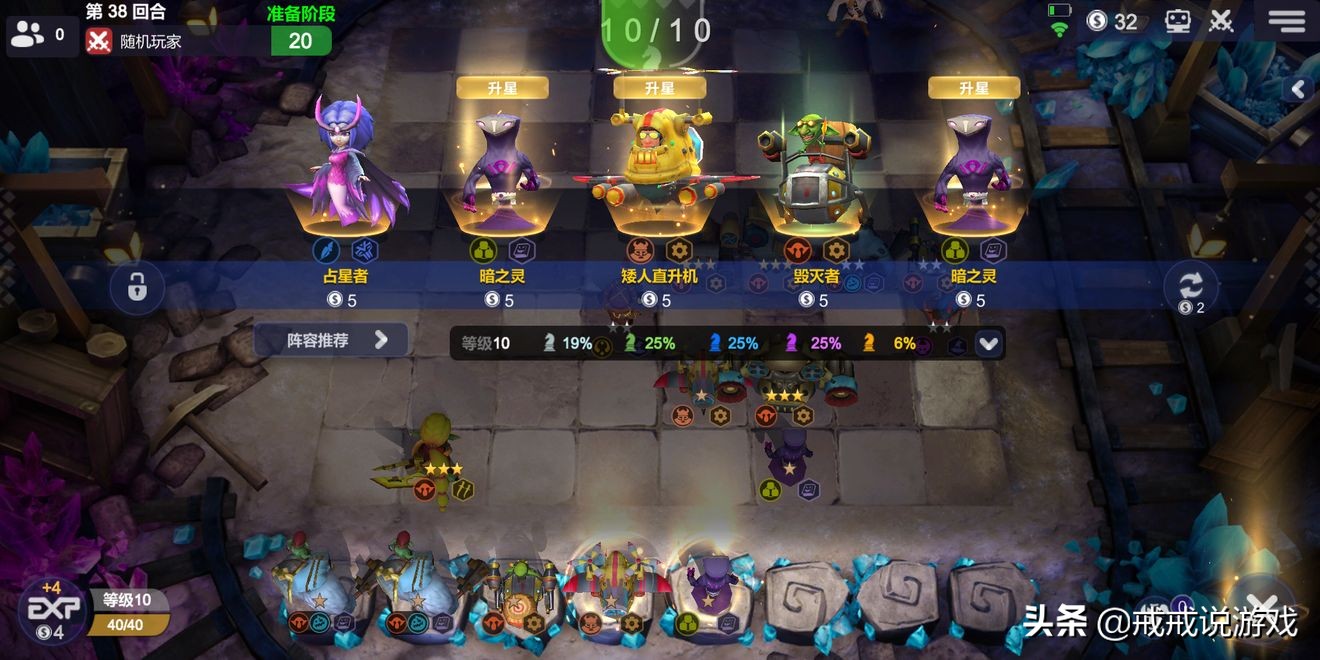Image resolution: width=1320 pixels, height=660 pixels.
Task: Click the crossed swords icon
Action: (1221, 21)
